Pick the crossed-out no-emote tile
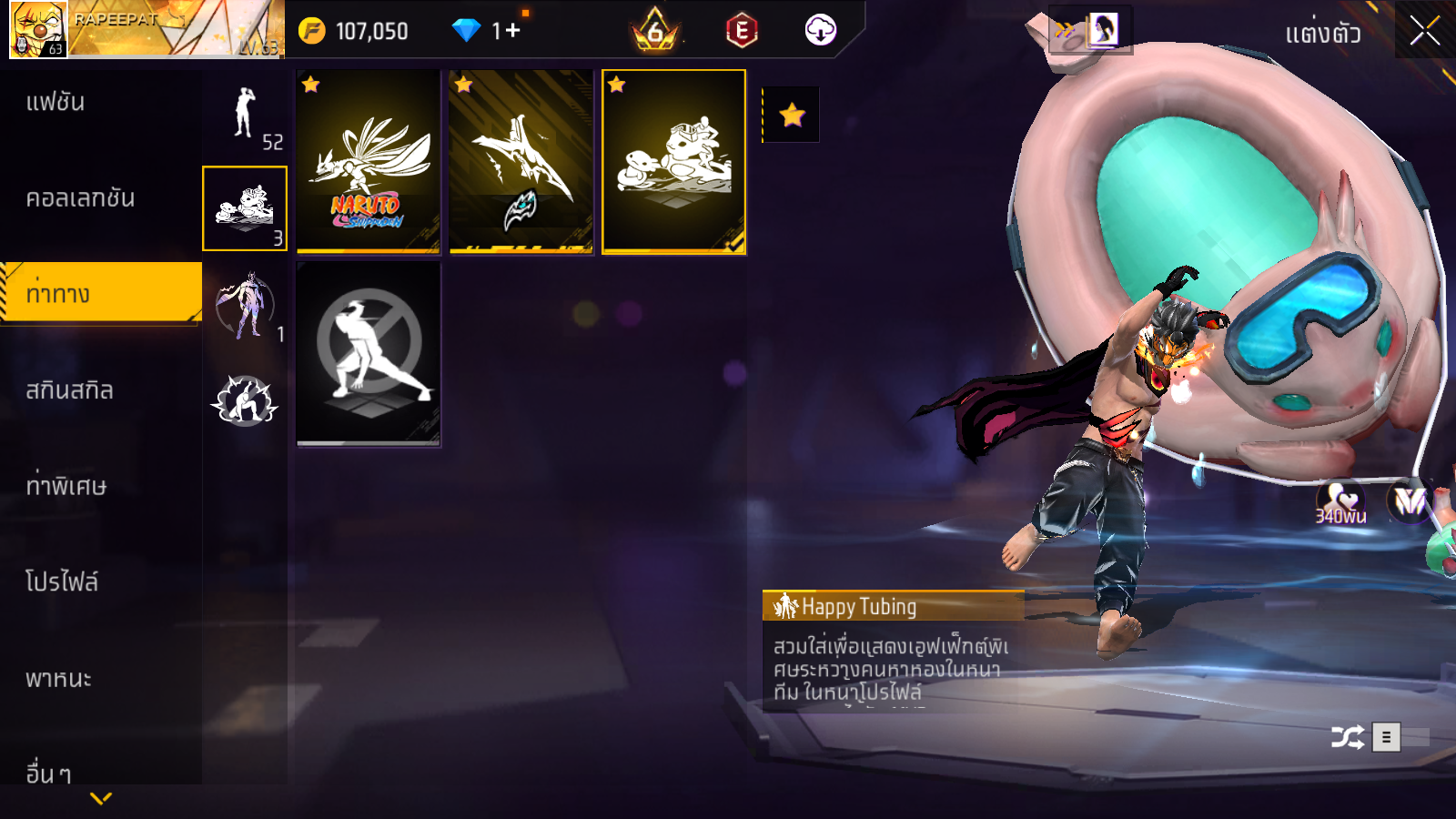This screenshot has width=1456, height=819. click(x=369, y=353)
